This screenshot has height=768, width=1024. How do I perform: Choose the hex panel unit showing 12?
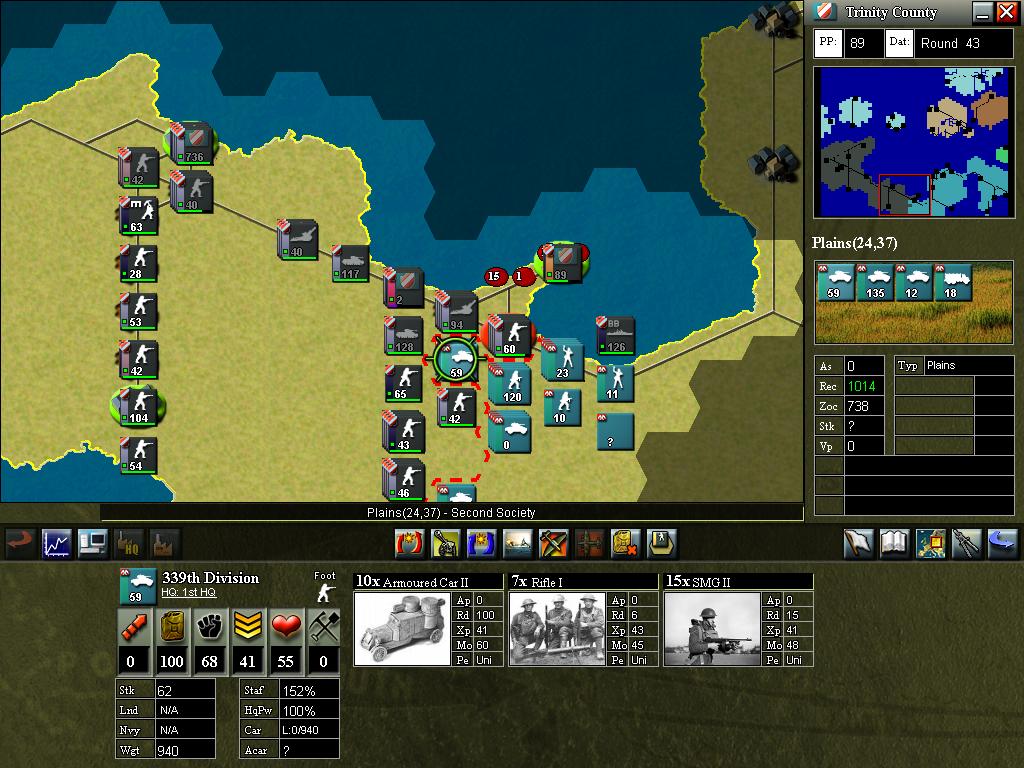[x=913, y=283]
